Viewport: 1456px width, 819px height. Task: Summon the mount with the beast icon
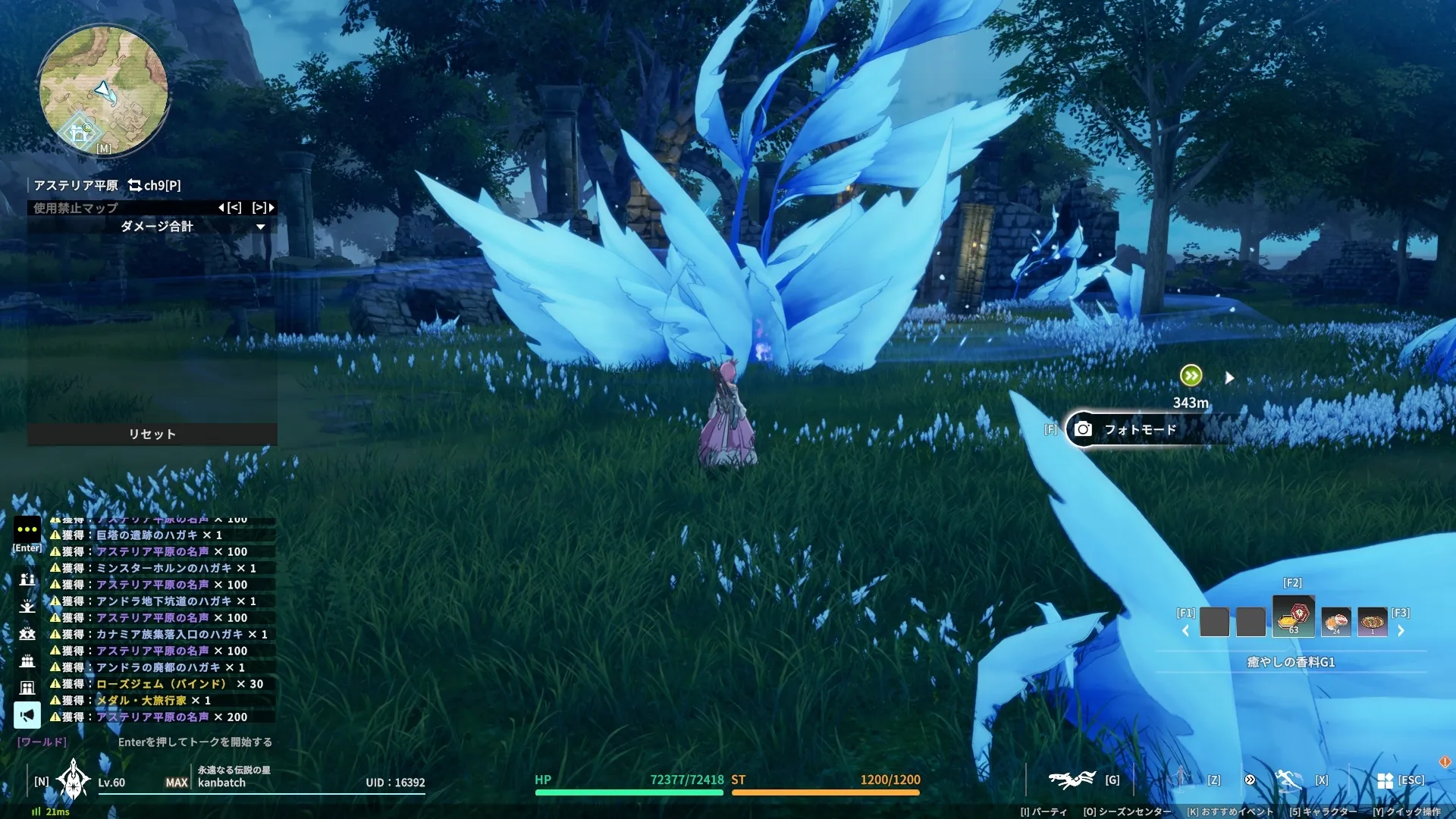[1072, 780]
